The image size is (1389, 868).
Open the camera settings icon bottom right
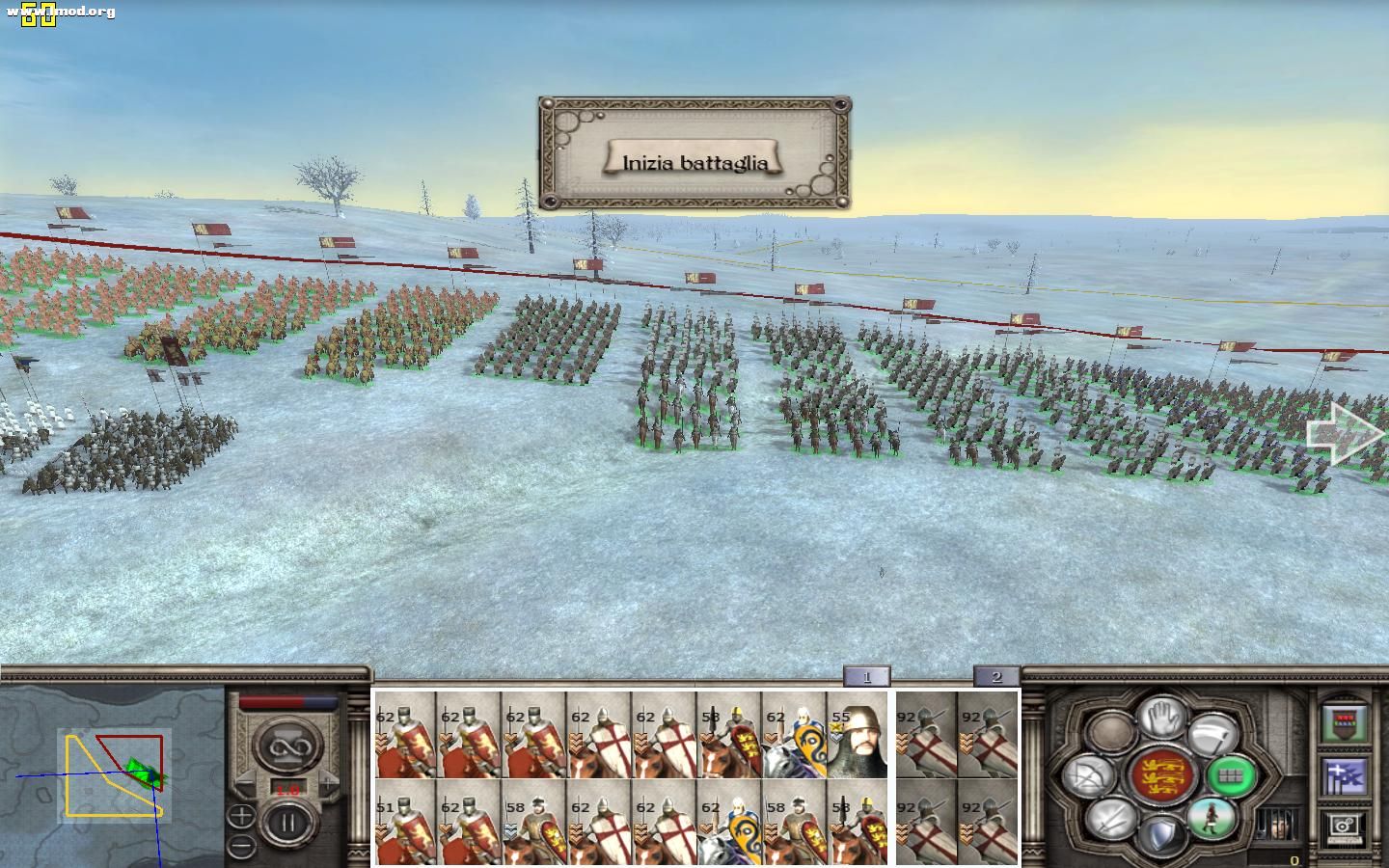pyautogui.click(x=1344, y=827)
